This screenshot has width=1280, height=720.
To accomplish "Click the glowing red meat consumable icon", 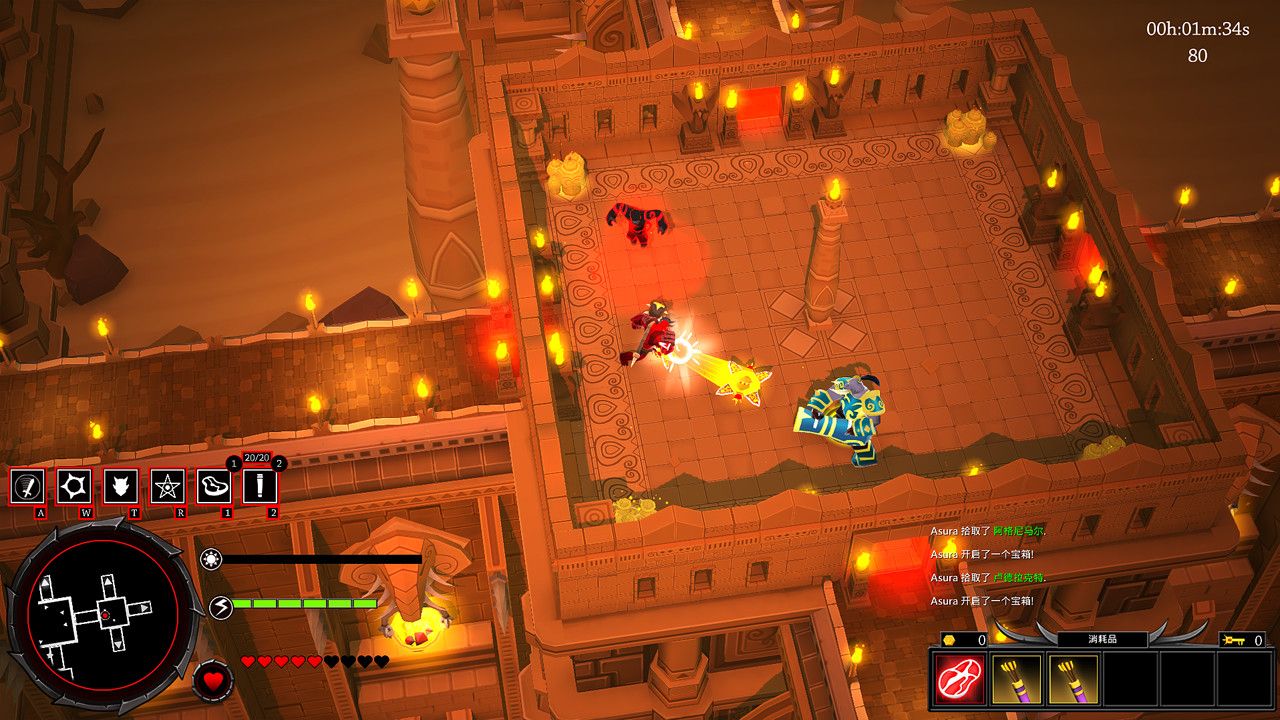I will (958, 679).
